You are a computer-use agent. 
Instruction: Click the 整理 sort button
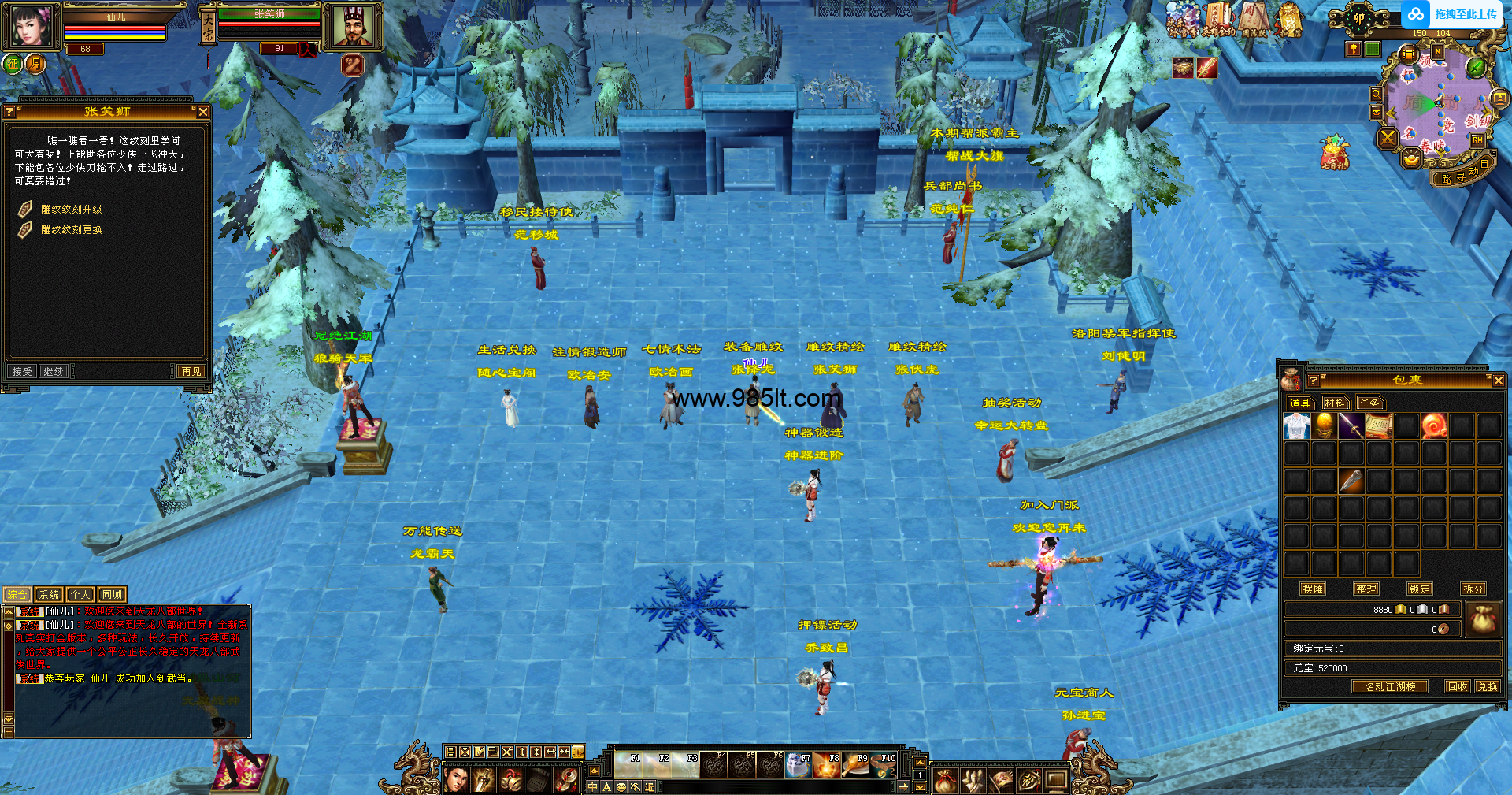(1366, 589)
